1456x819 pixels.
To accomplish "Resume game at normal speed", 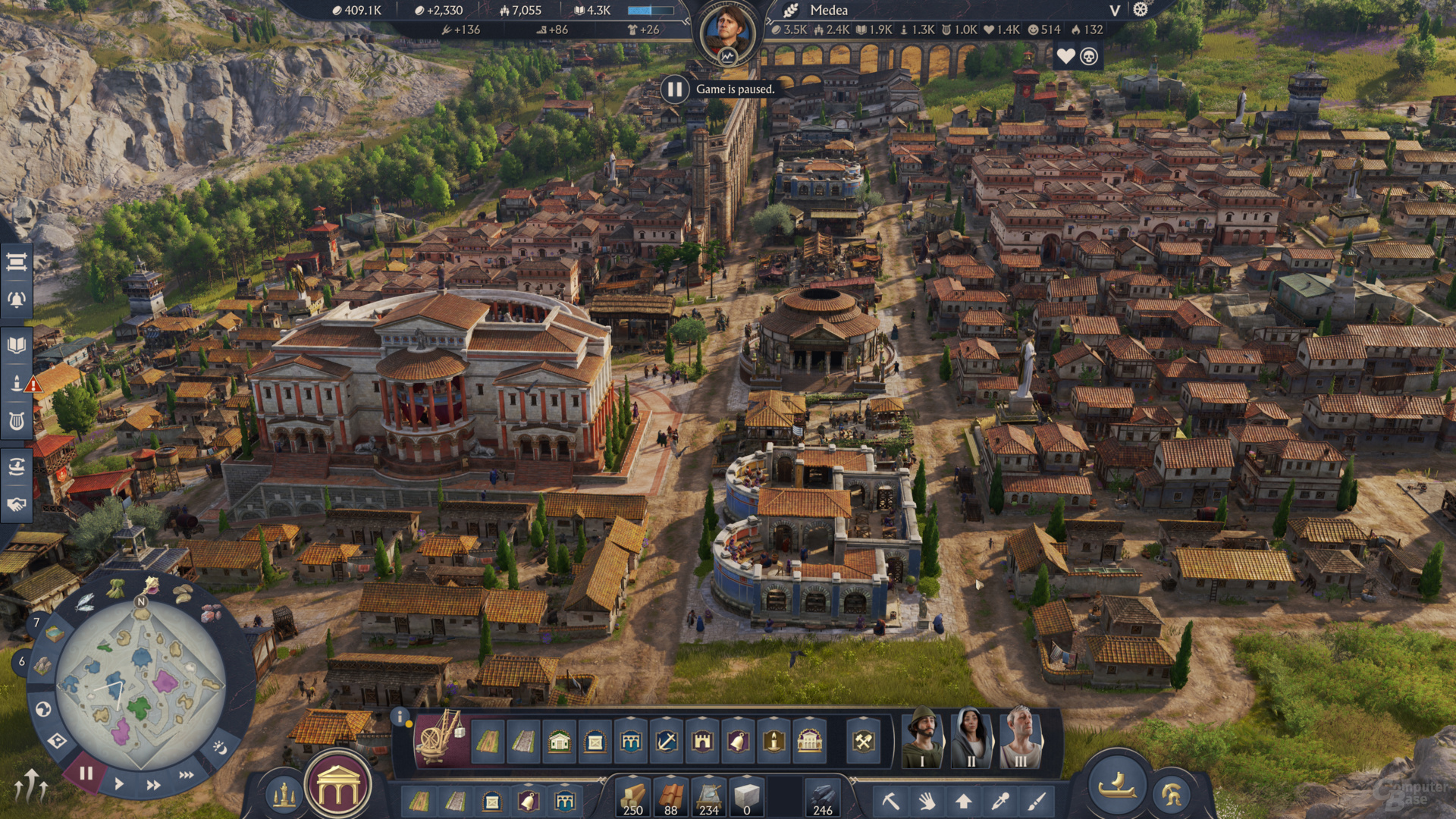I will (x=119, y=784).
